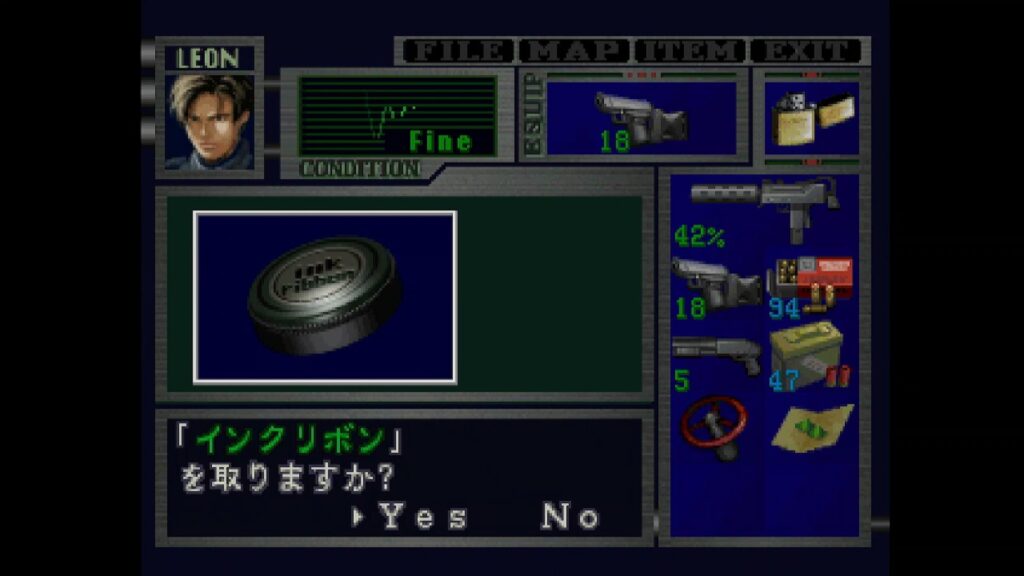Click the ink ribbon preview image
This screenshot has width=1024, height=576.
click(325, 297)
